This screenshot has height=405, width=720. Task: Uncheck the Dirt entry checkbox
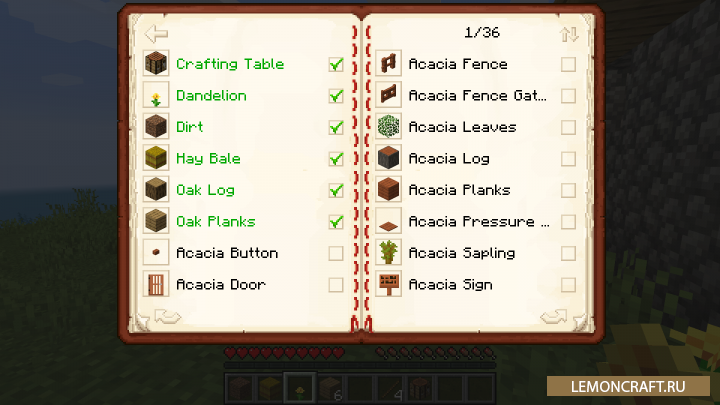[336, 128]
